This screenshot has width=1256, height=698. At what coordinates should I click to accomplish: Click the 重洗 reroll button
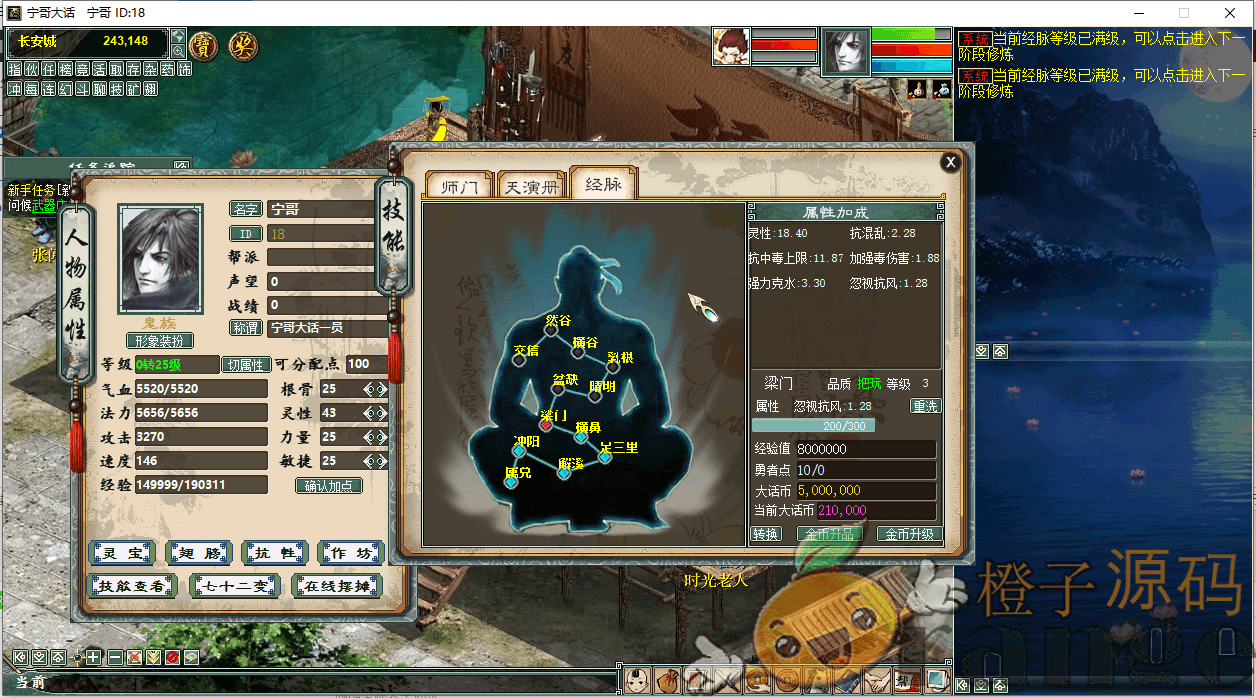(925, 407)
